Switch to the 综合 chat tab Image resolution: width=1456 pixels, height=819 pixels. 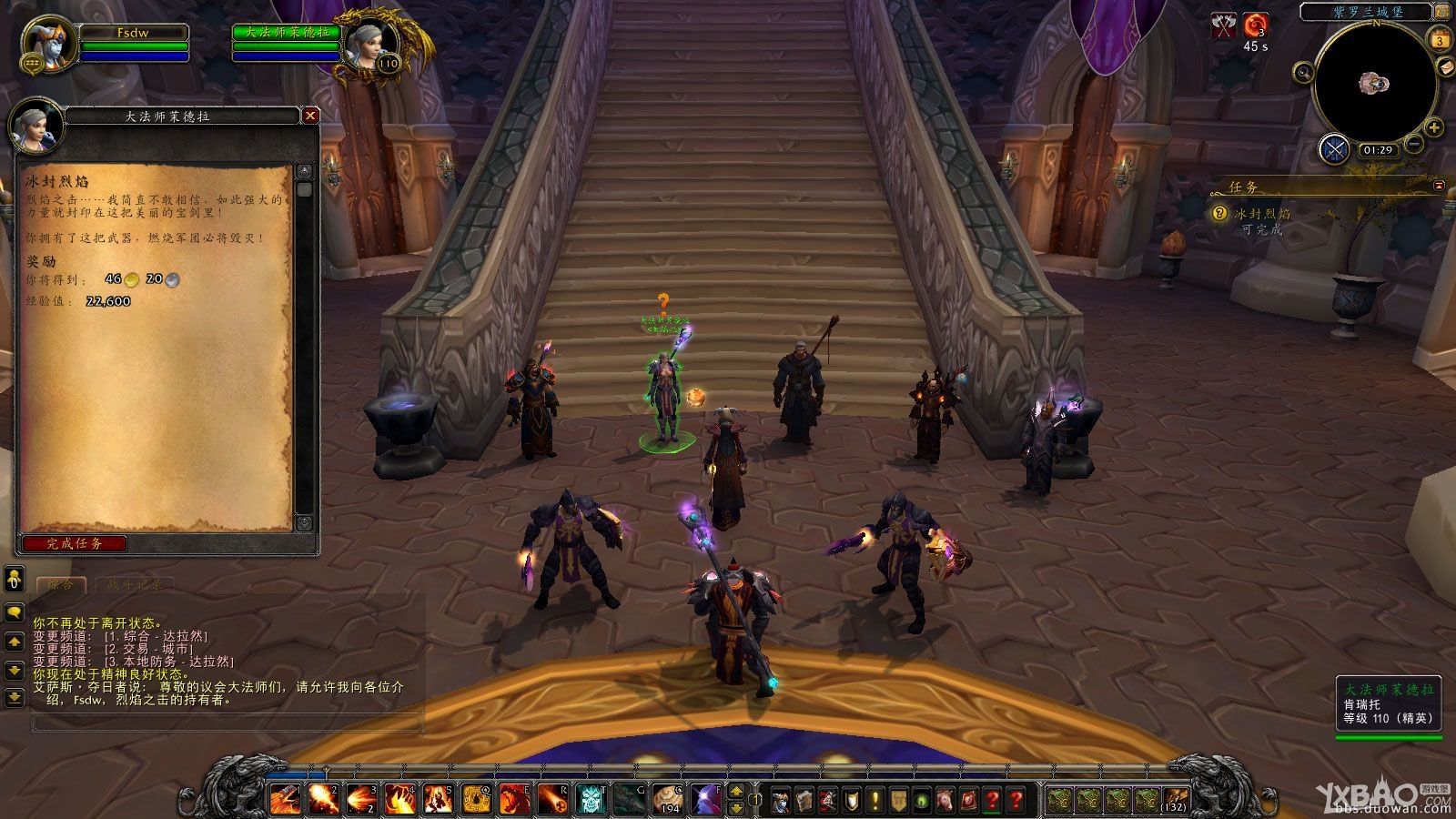coord(60,584)
